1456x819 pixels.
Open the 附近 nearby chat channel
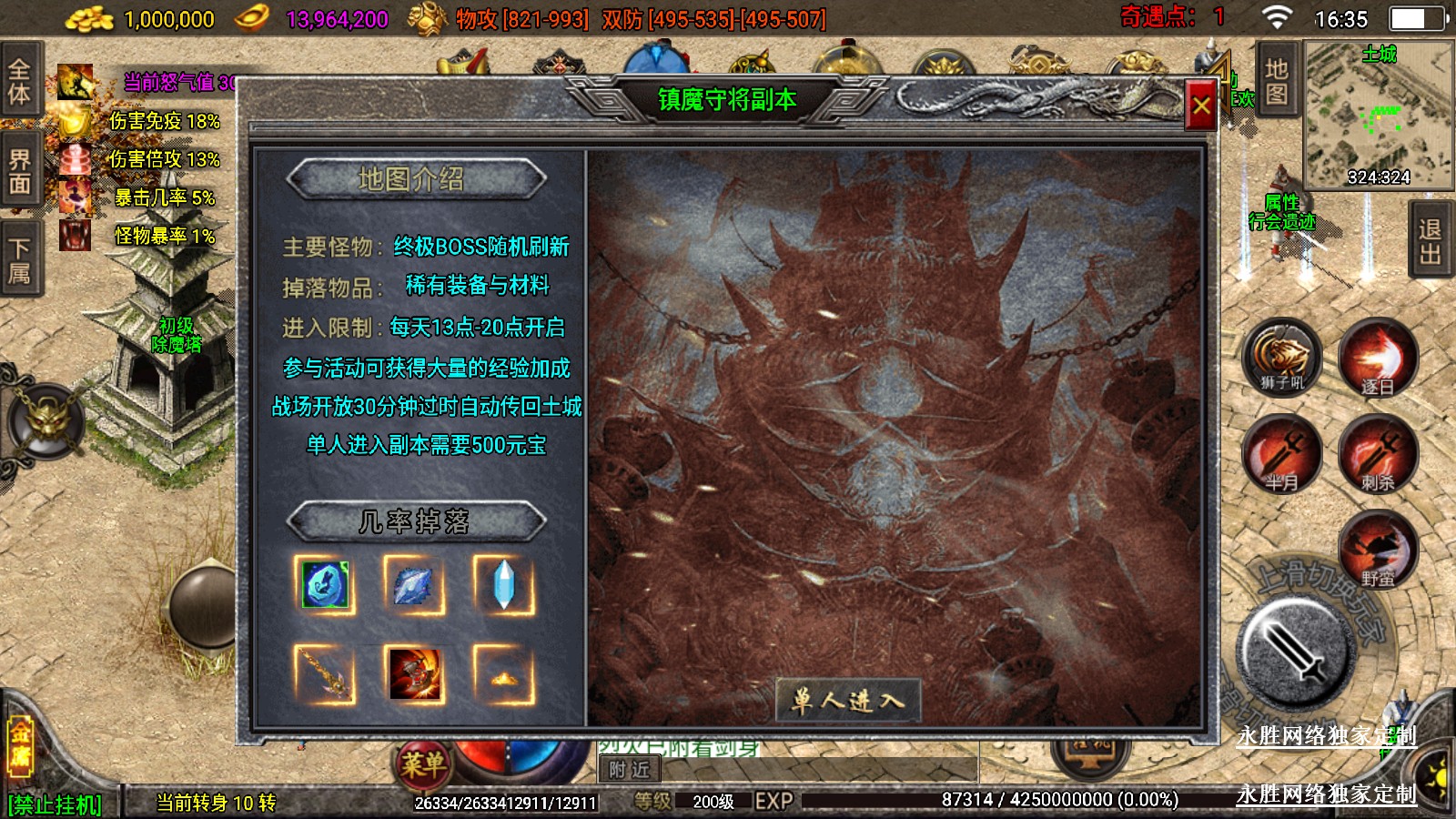coord(629,770)
